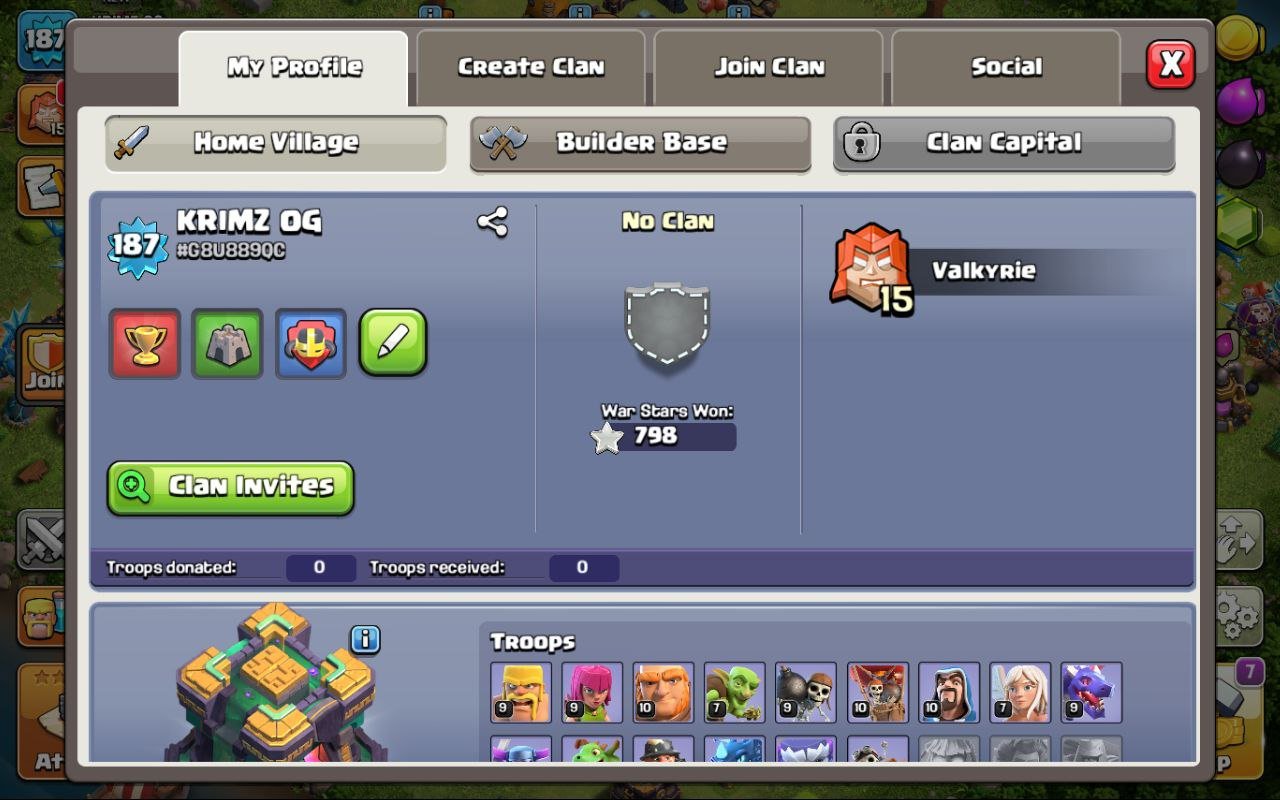Open the Wall Breaker troop icon

tap(806, 692)
